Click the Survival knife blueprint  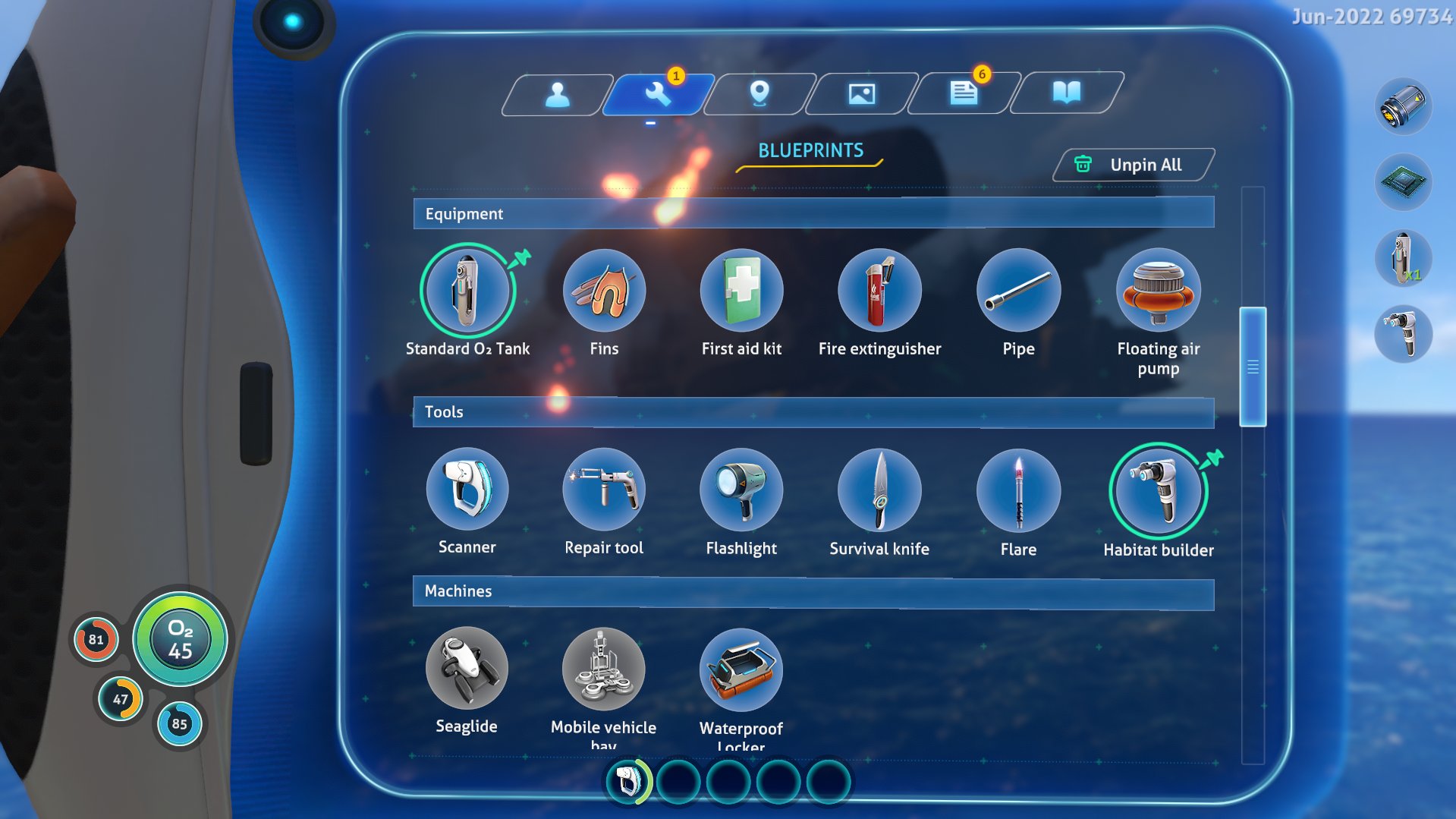click(879, 490)
